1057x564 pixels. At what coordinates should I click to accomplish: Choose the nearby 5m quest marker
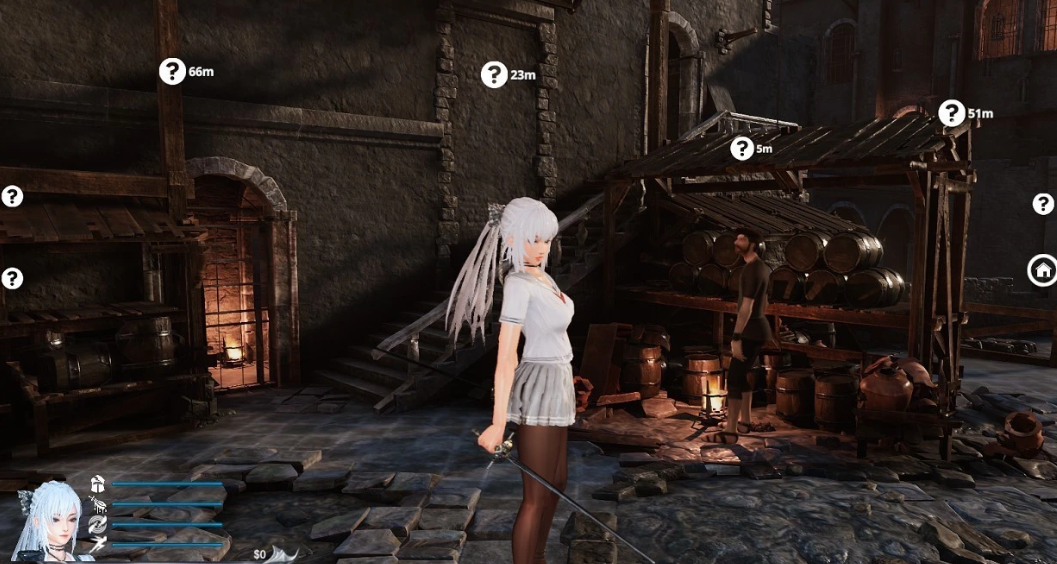point(742,149)
